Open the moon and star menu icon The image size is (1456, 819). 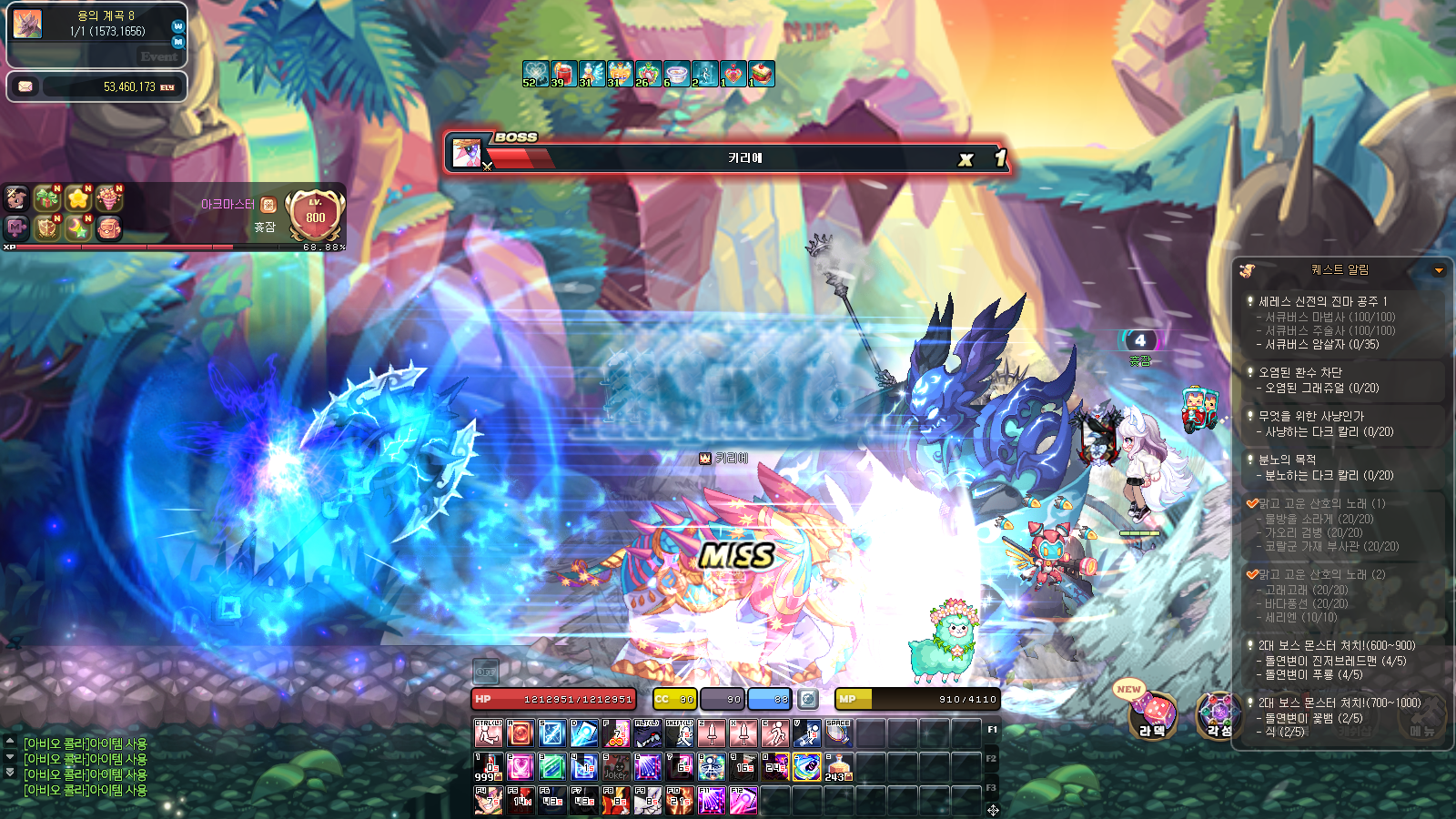(x=78, y=227)
